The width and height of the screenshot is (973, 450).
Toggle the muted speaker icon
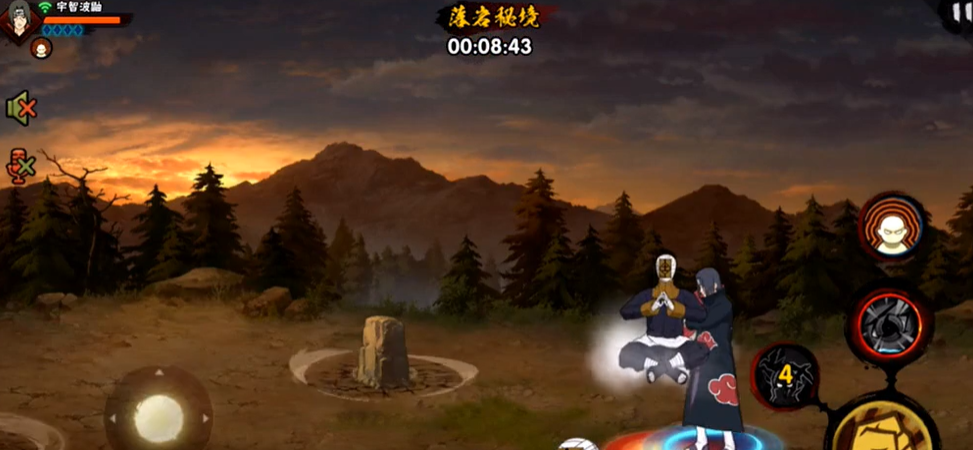(20, 108)
